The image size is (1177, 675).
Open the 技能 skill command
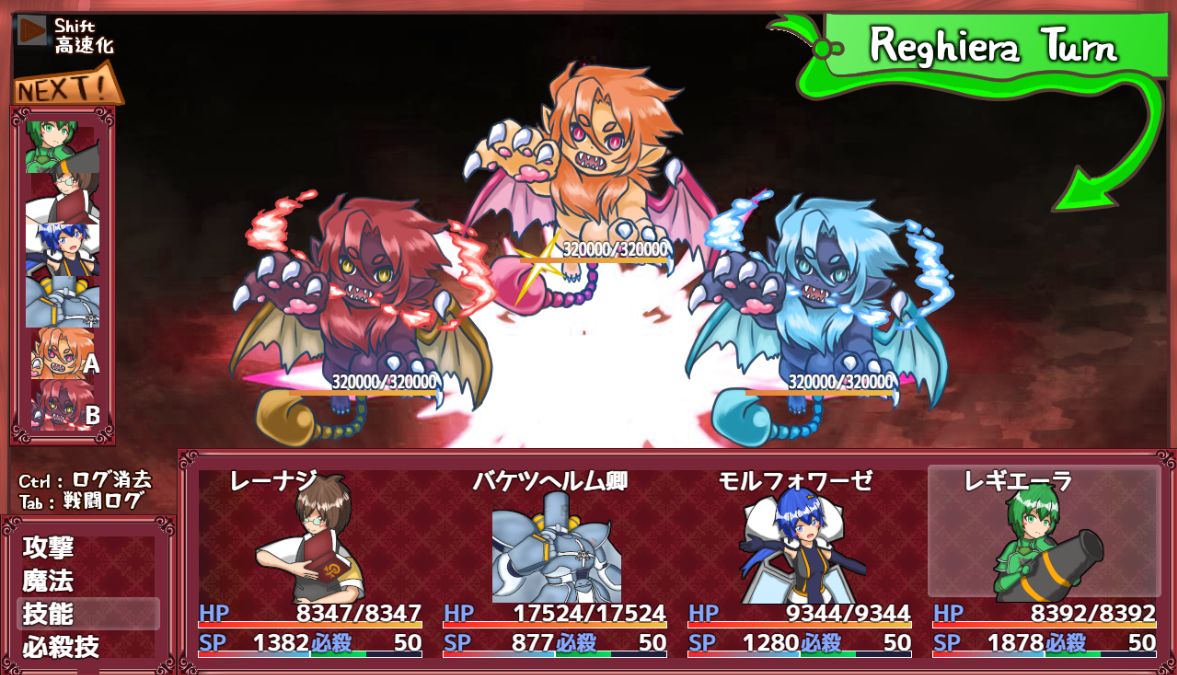point(48,613)
